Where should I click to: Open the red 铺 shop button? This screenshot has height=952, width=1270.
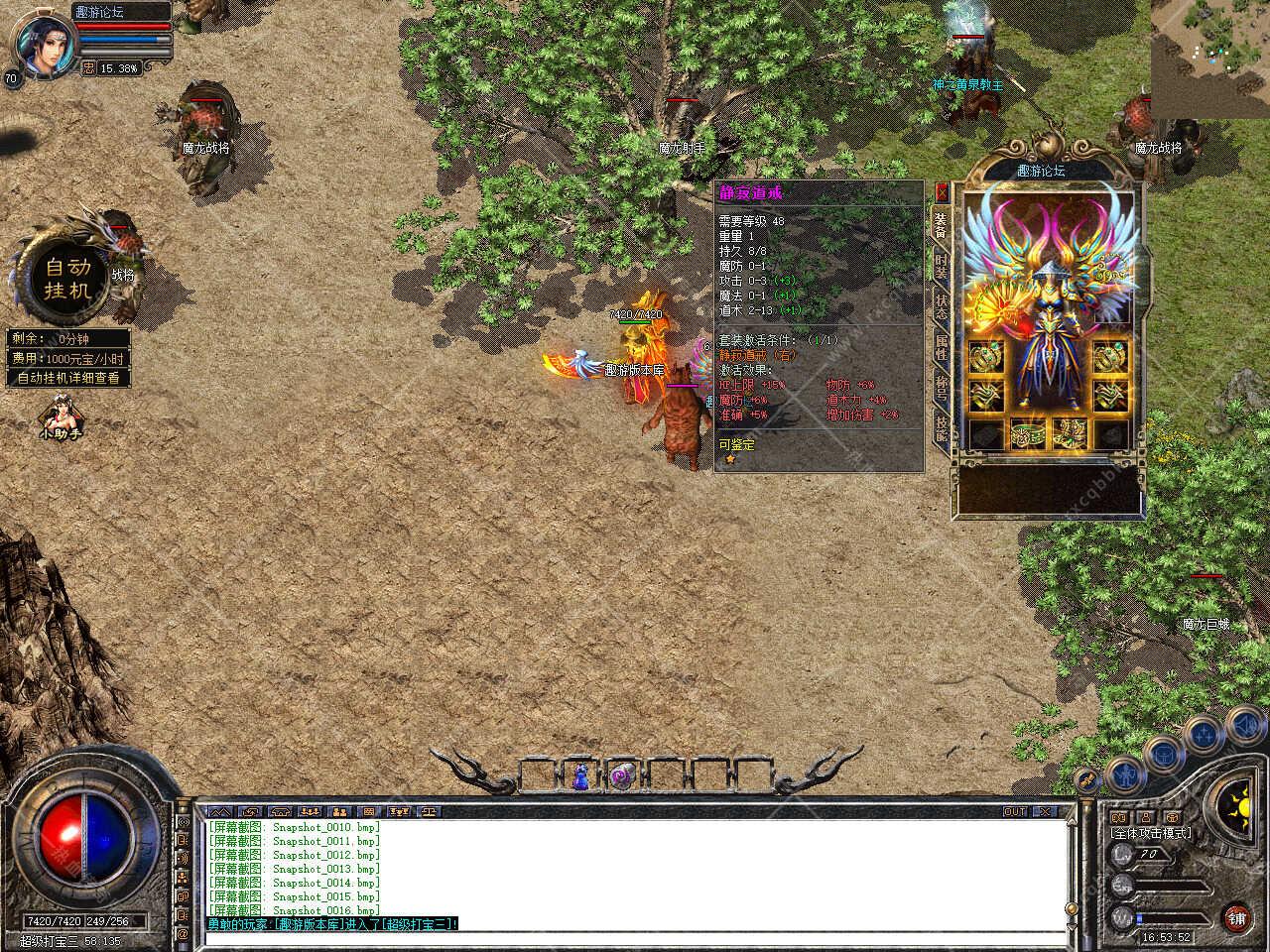point(1236,916)
